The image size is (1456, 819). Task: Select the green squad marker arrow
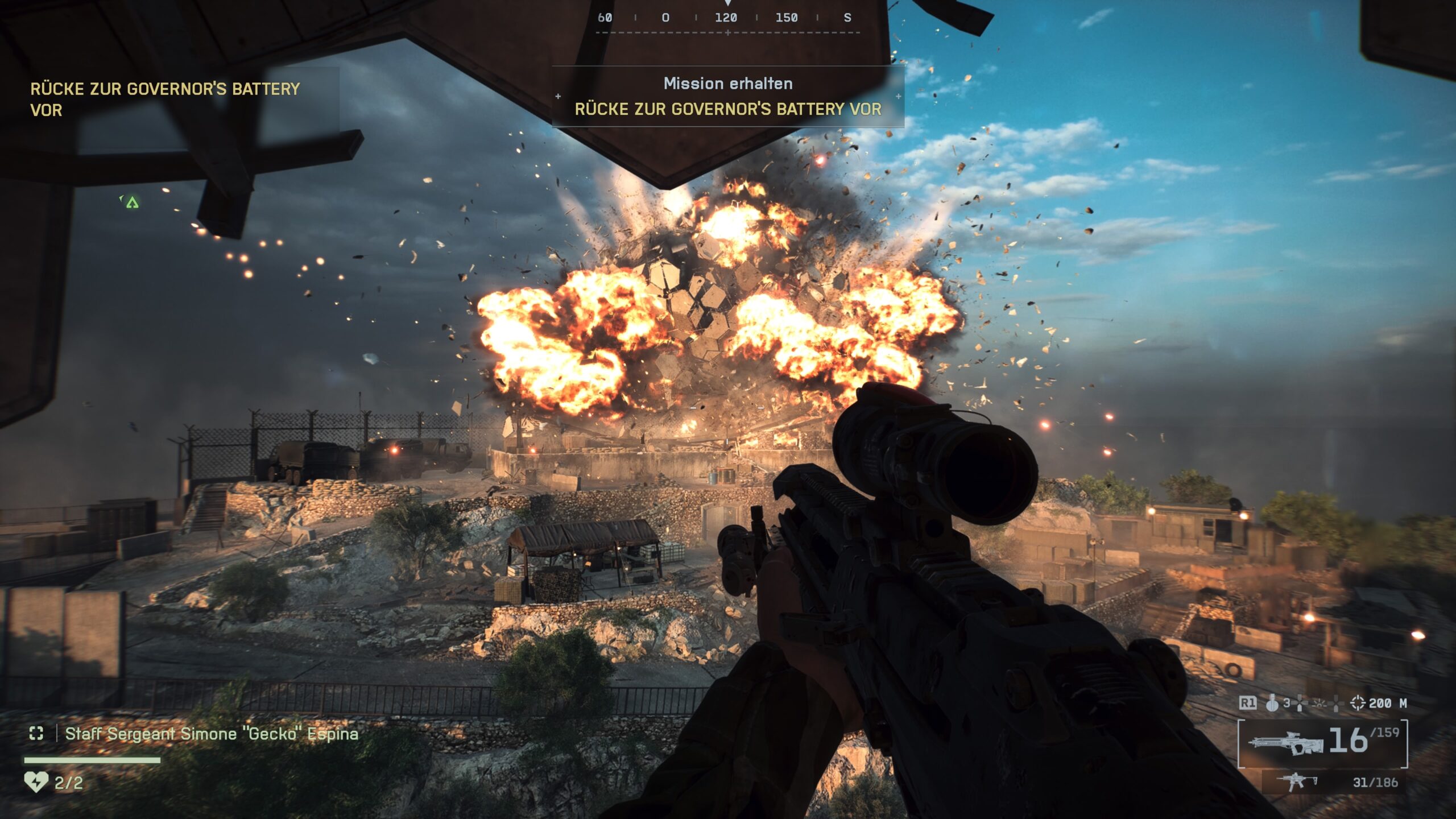[132, 202]
